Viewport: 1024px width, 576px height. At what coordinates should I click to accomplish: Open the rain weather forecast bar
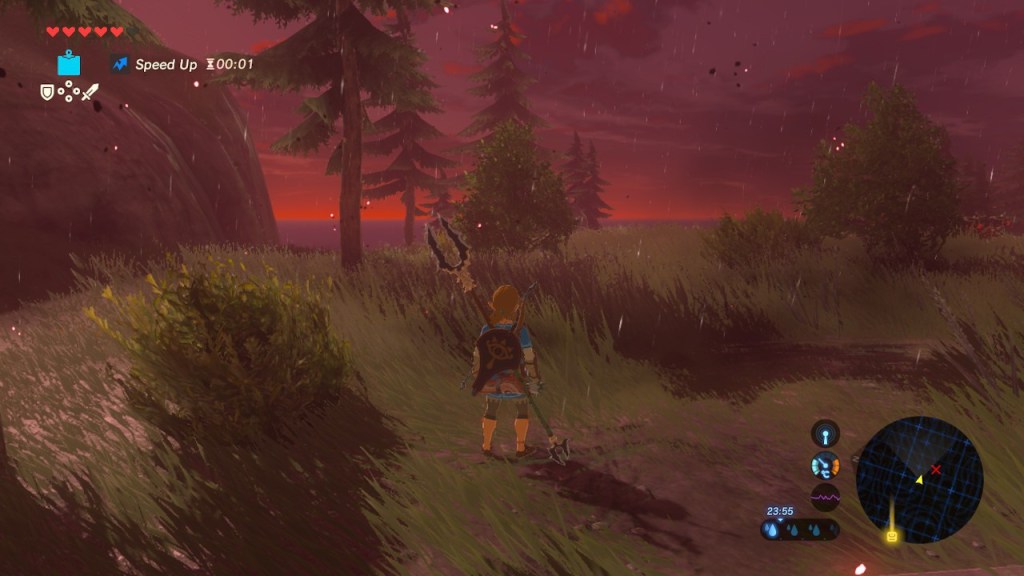click(x=799, y=531)
